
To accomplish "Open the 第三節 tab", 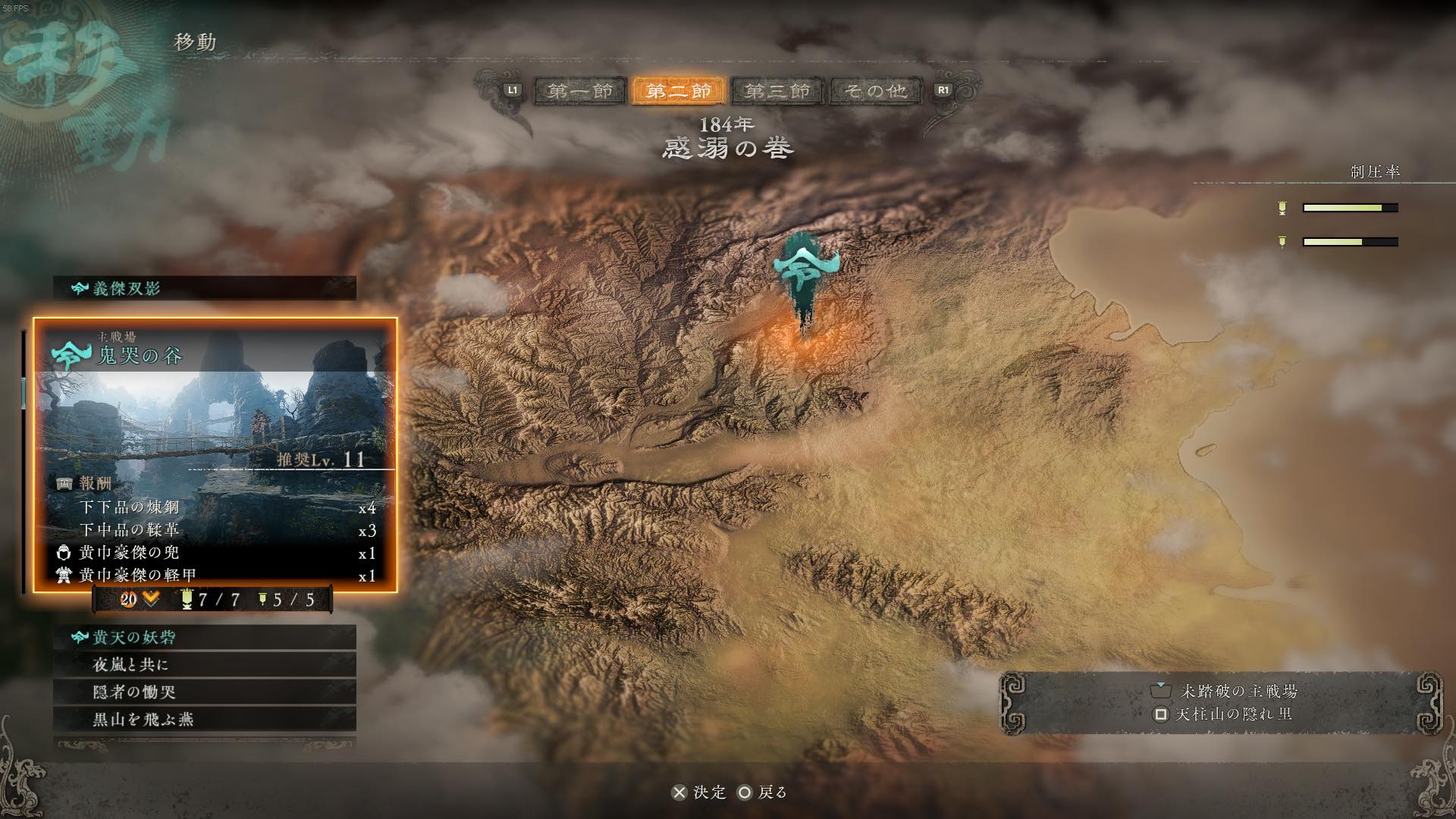I will pyautogui.click(x=777, y=91).
